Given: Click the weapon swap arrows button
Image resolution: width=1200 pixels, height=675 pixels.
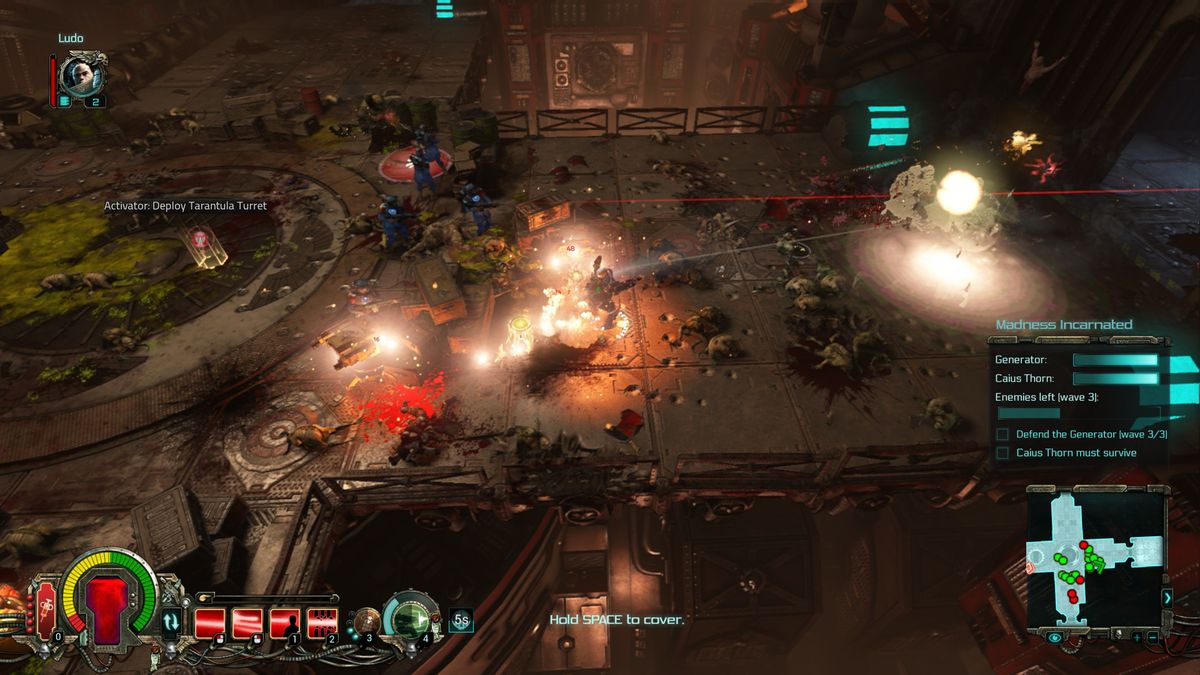Looking at the screenshot, I should click(x=172, y=622).
